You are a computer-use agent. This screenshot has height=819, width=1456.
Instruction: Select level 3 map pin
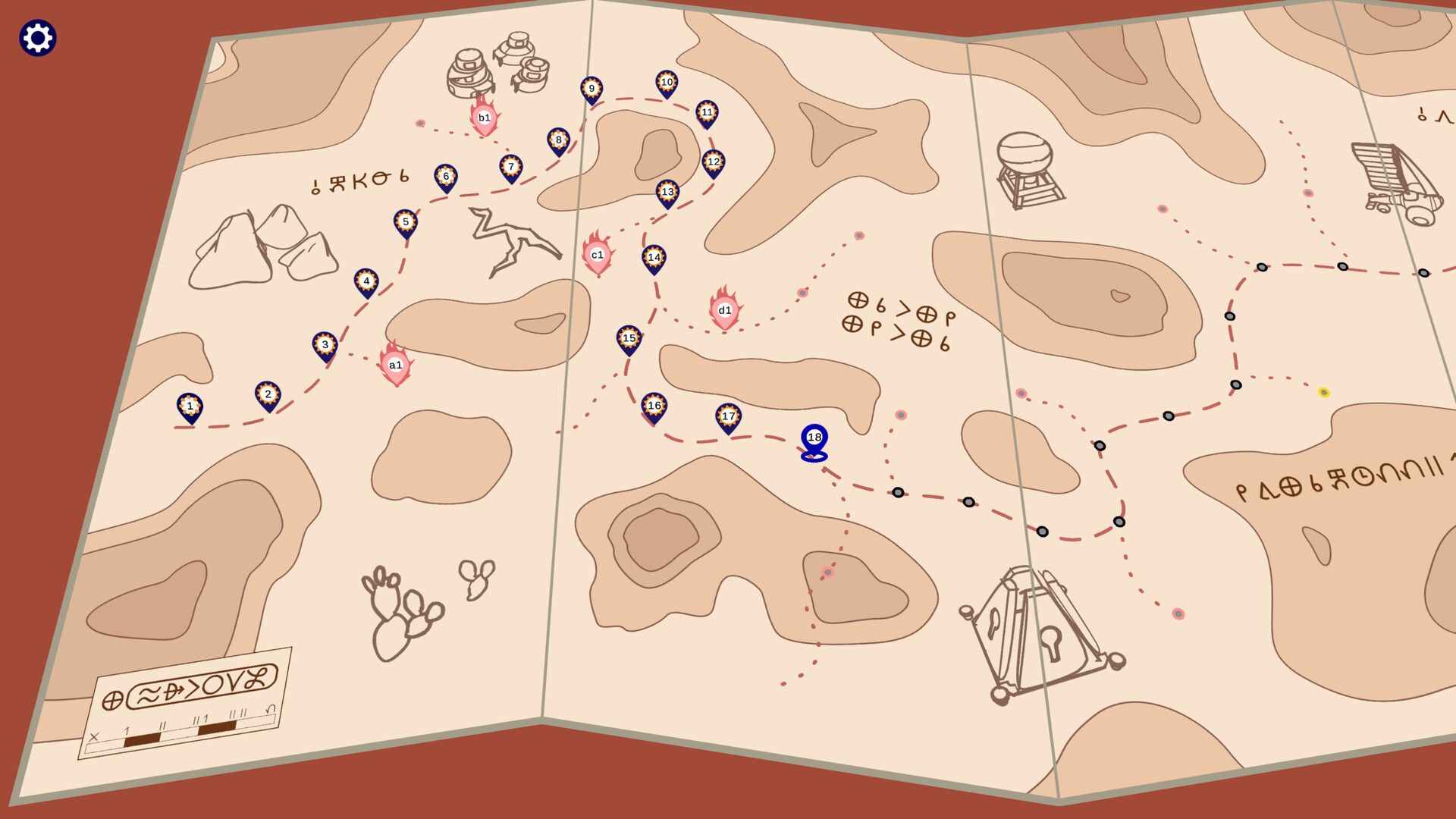tap(325, 344)
